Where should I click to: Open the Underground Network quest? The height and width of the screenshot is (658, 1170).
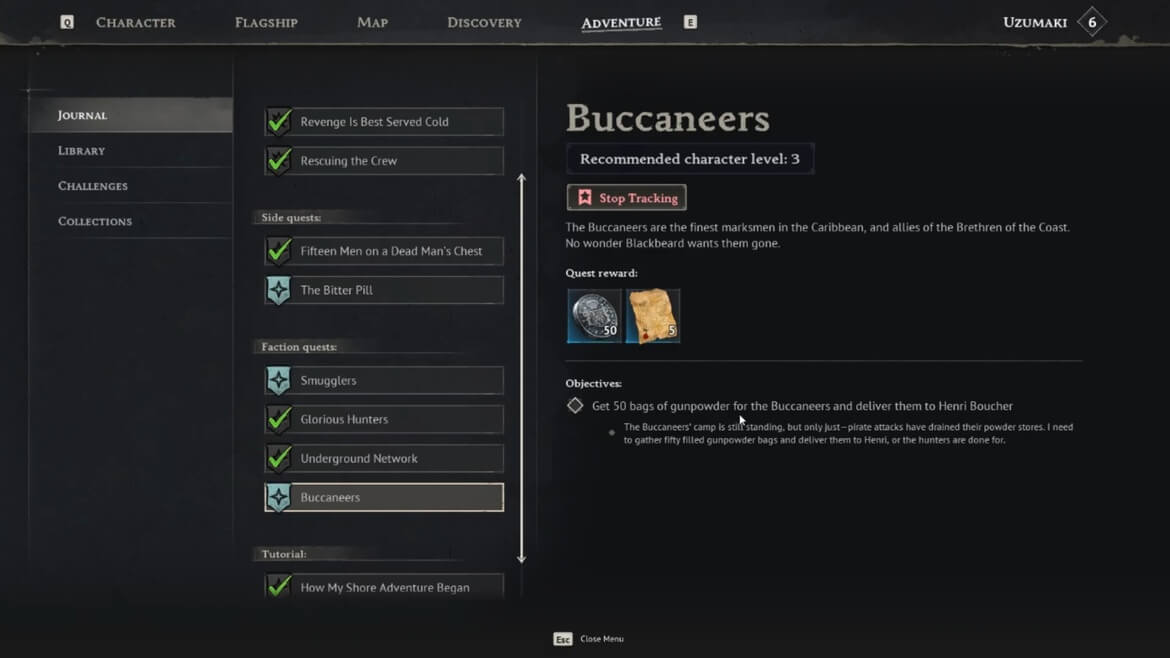click(x=384, y=459)
